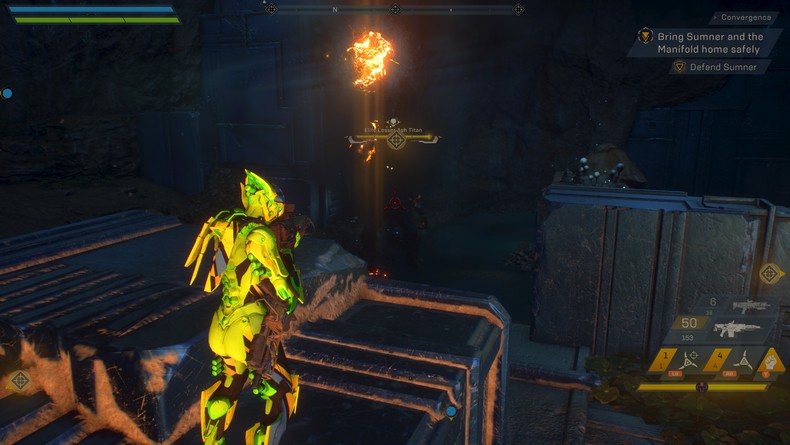Activate the first gear ability with crosshair
This screenshot has width=790, height=445.
tap(690, 361)
